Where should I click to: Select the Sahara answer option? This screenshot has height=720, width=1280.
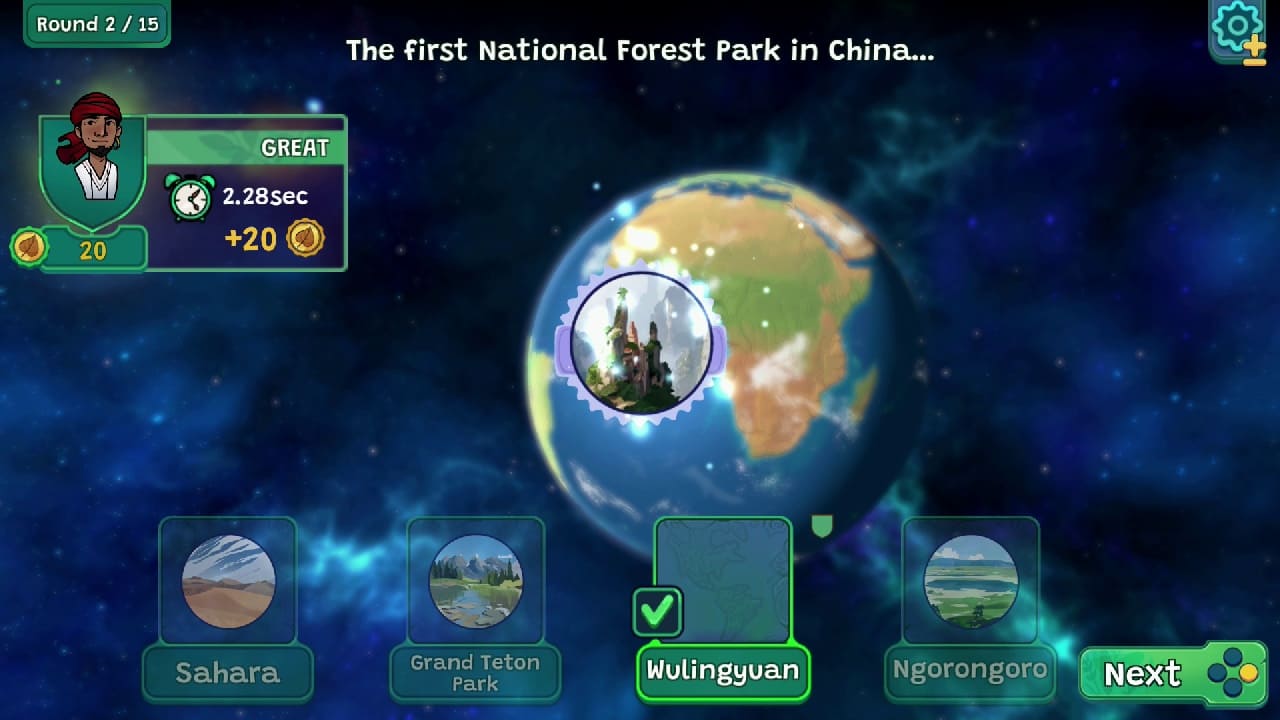point(227,585)
